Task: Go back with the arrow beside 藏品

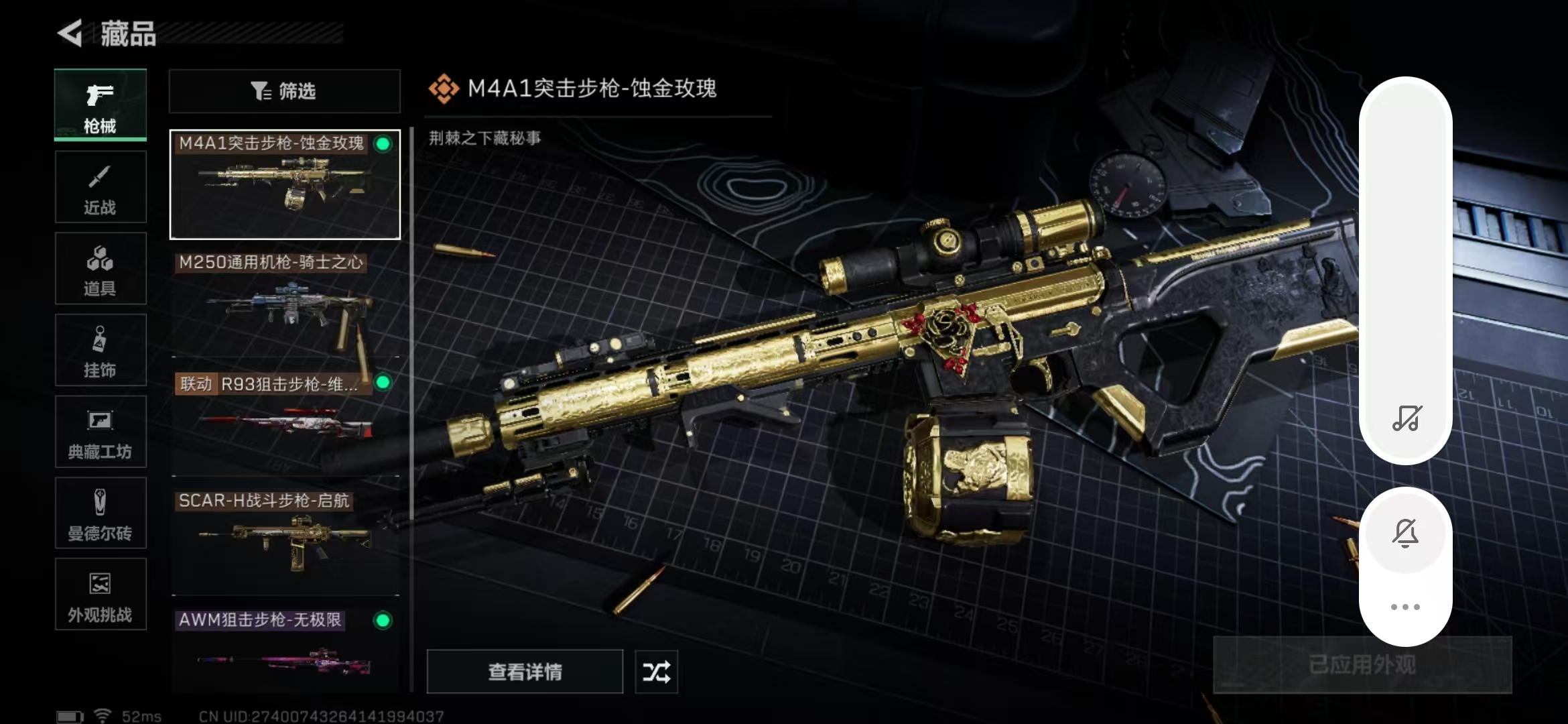Action: [70, 33]
